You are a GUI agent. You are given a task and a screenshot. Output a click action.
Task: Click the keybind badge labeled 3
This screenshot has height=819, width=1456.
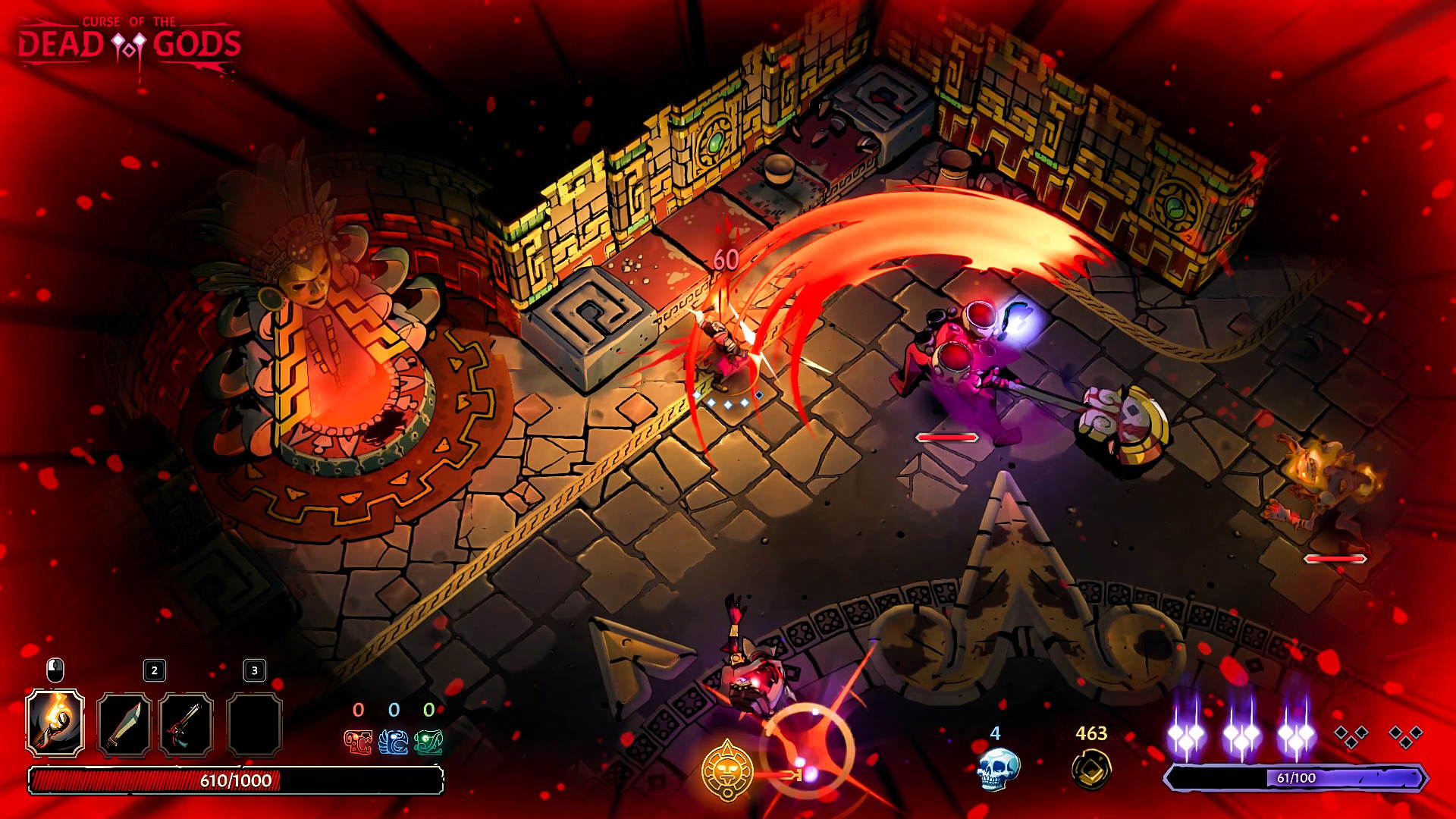(x=253, y=670)
